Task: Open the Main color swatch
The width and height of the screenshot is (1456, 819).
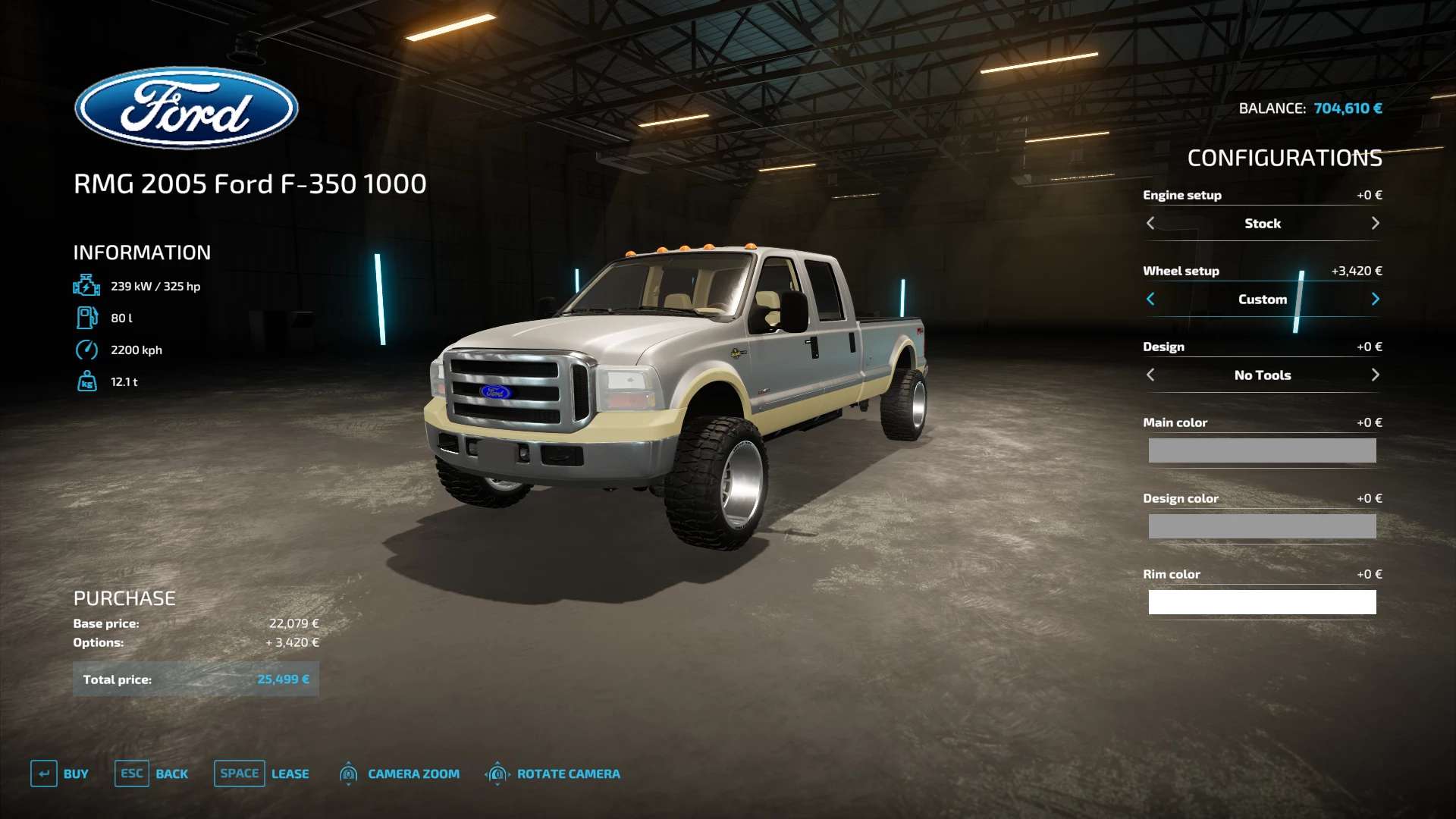Action: pos(1262,450)
